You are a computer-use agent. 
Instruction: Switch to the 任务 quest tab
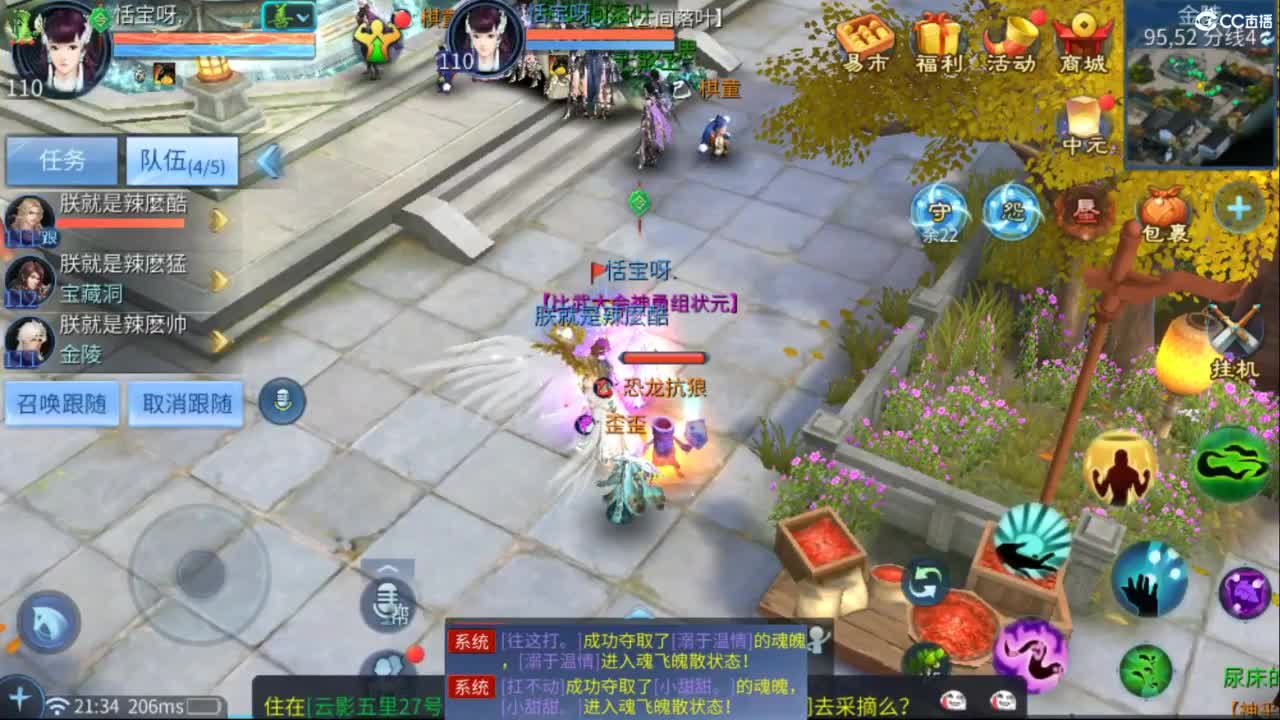point(62,160)
